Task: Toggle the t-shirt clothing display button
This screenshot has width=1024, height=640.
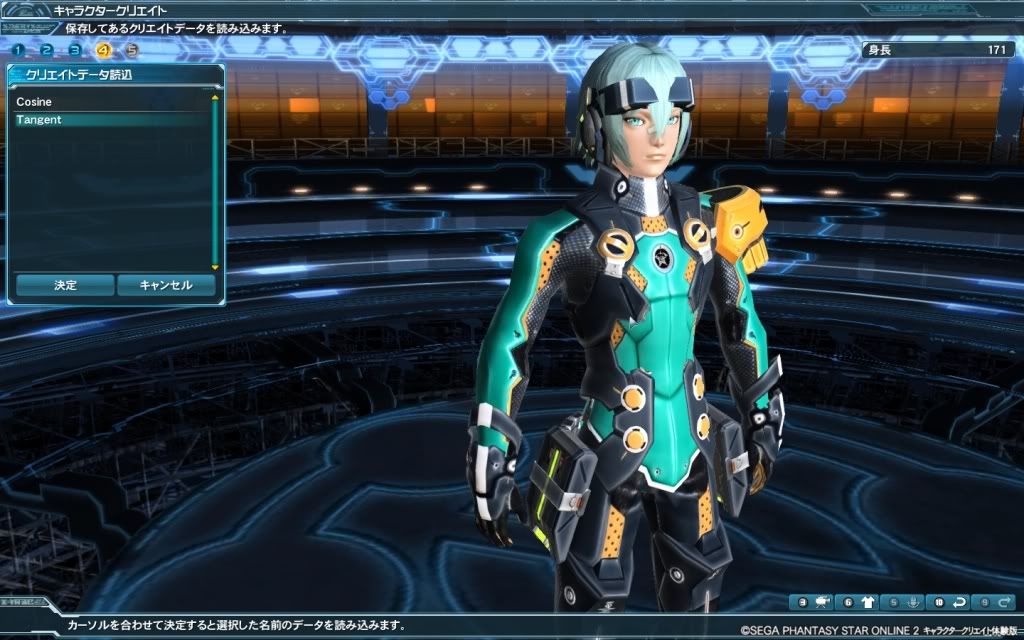Action: point(858,602)
